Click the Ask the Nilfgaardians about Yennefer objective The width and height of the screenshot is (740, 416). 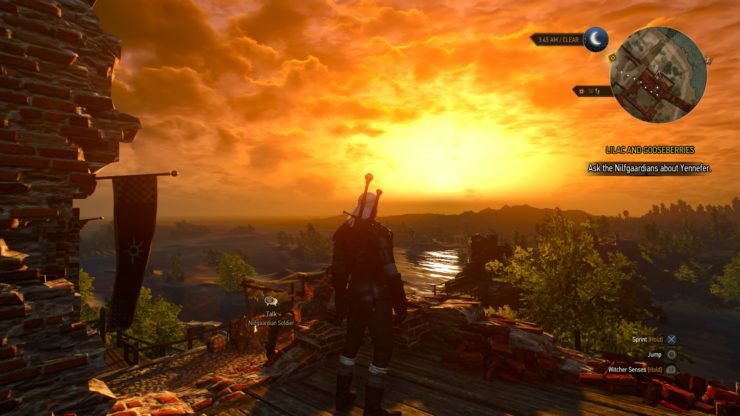click(649, 168)
